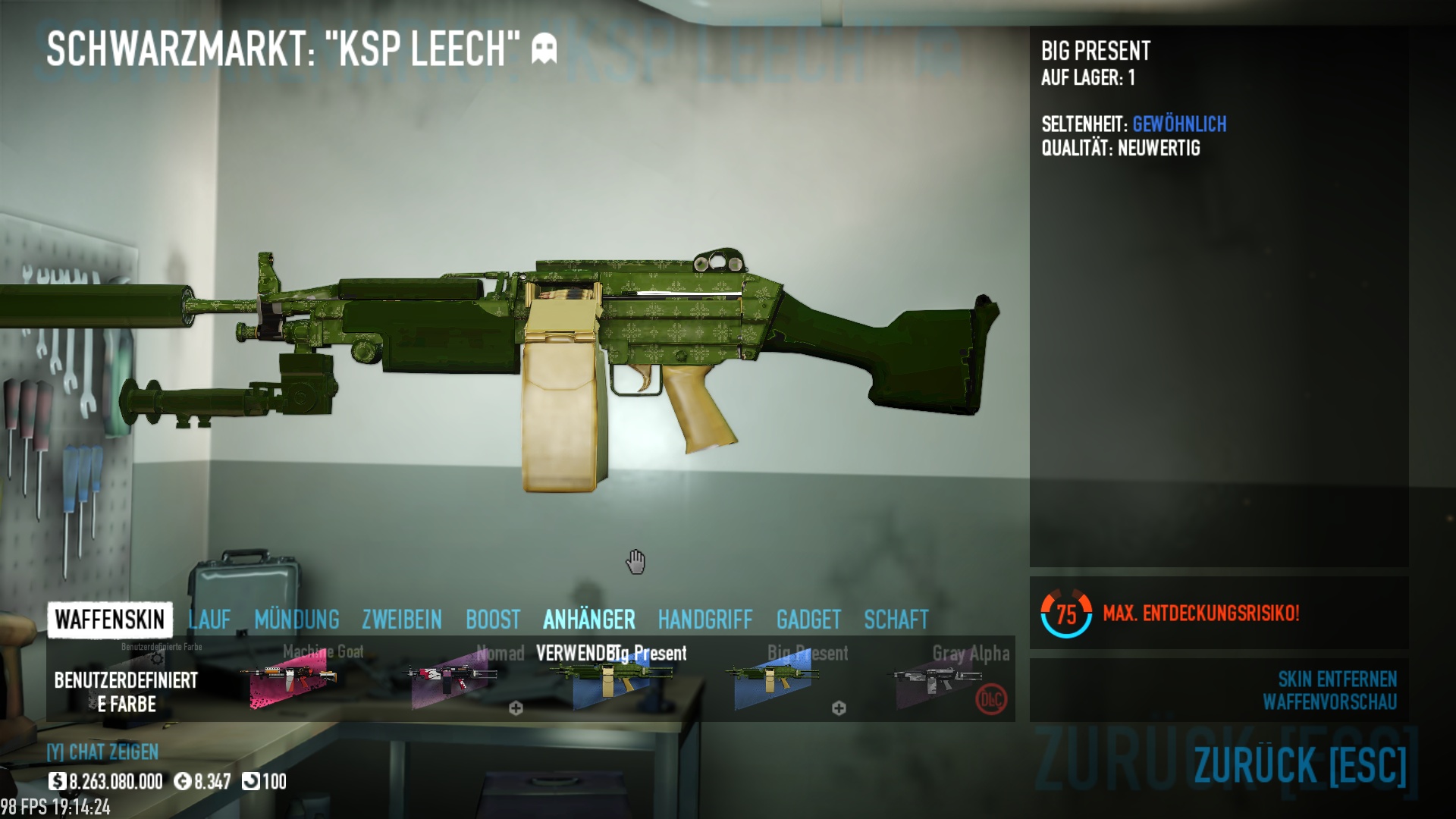The height and width of the screenshot is (819, 1456).
Task: Open the Waffenvorschau weapon preview
Action: click(1329, 702)
